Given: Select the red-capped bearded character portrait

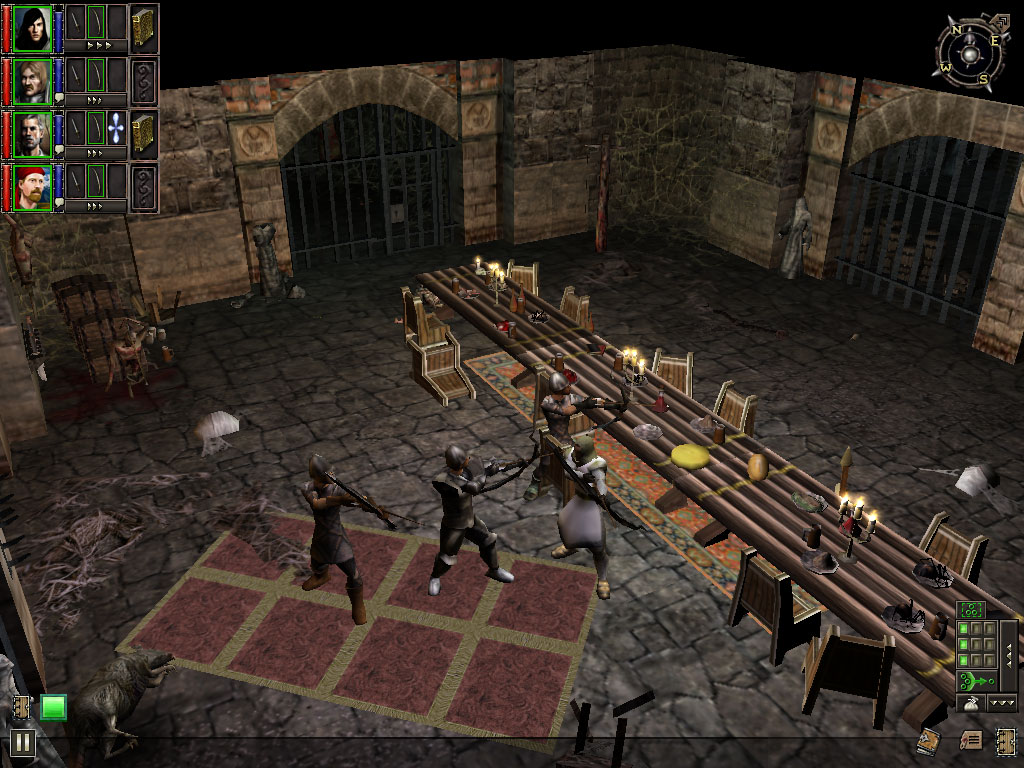Looking at the screenshot, I should pyautogui.click(x=33, y=187).
